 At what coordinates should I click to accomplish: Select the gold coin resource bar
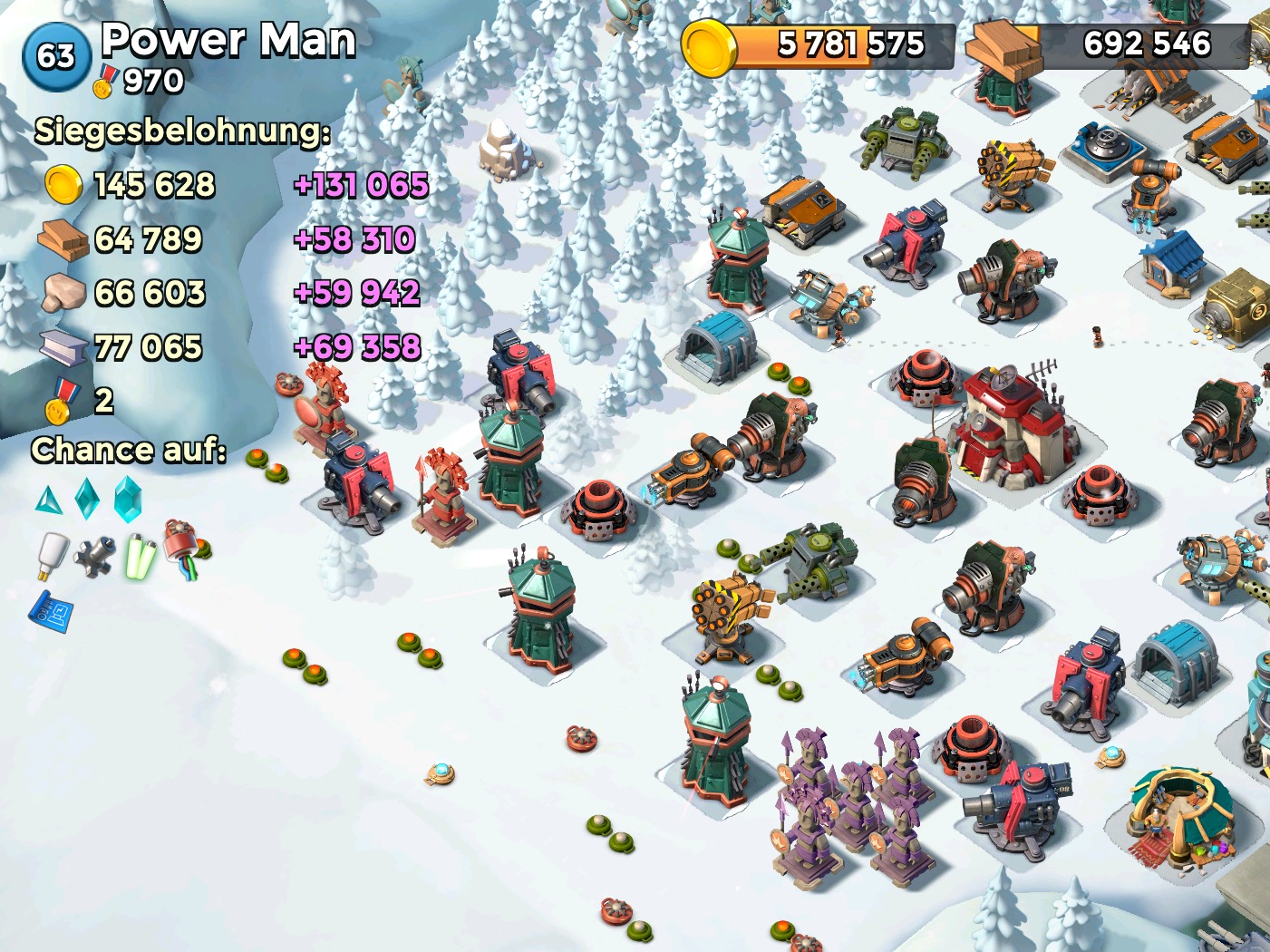click(x=820, y=45)
